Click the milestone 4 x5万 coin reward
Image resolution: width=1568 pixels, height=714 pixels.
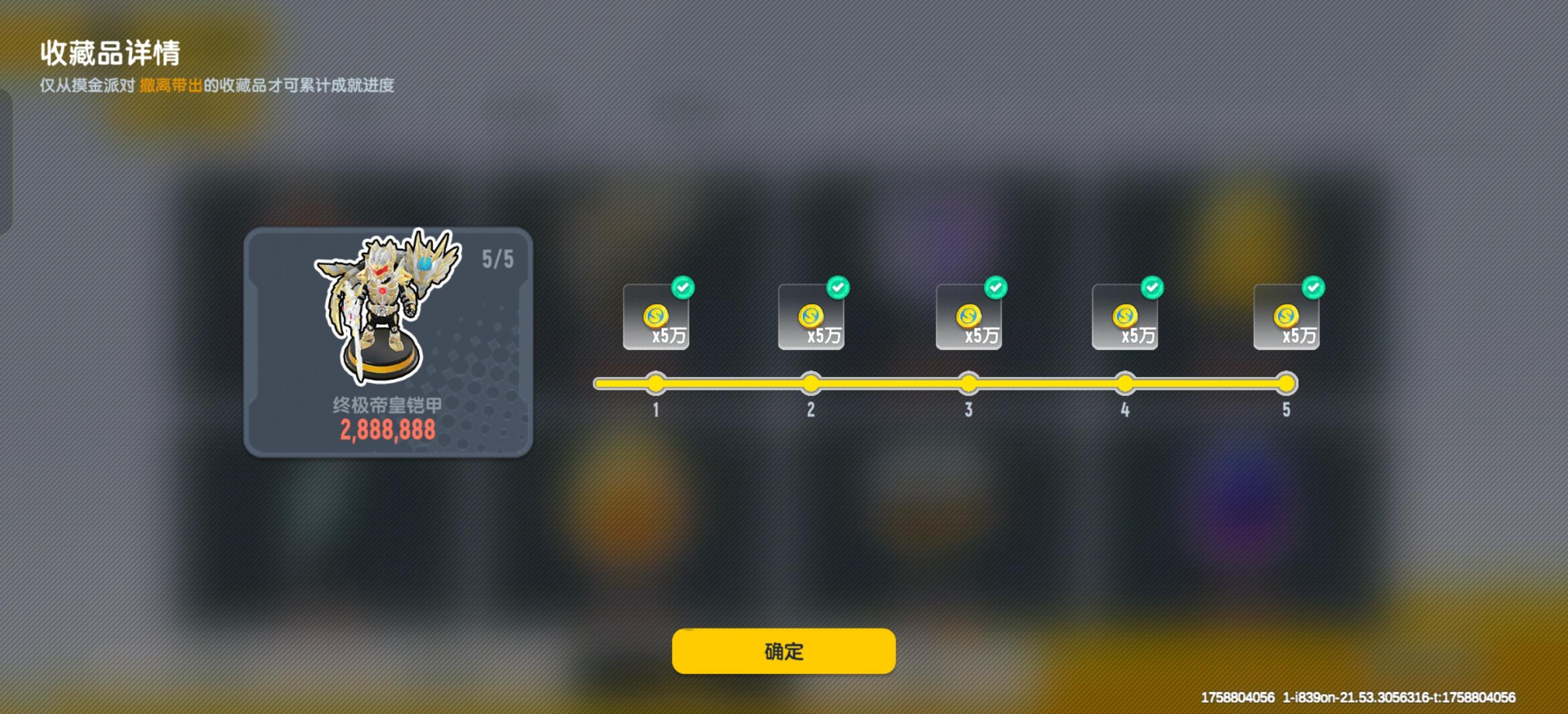click(x=1125, y=316)
